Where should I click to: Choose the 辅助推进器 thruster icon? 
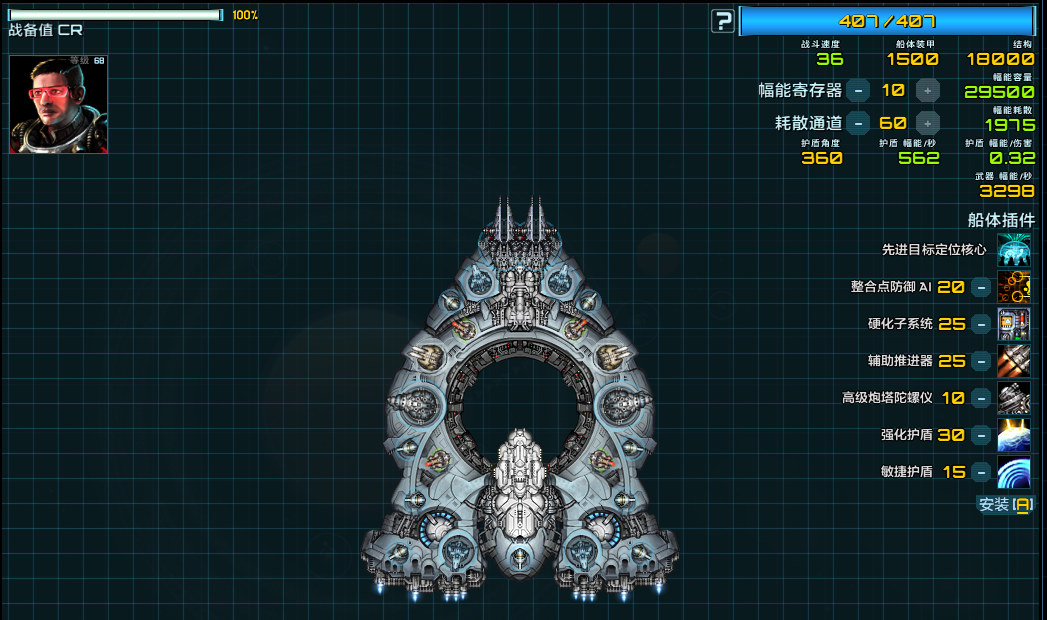(x=1014, y=361)
